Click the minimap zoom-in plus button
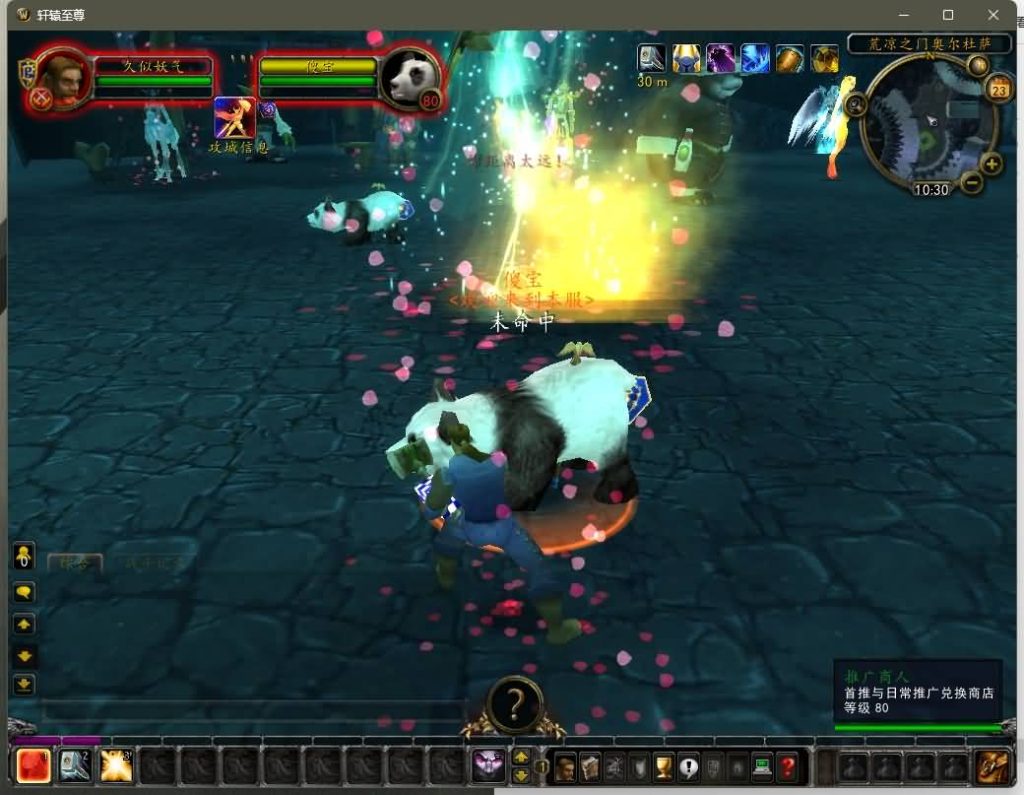 coord(991,163)
